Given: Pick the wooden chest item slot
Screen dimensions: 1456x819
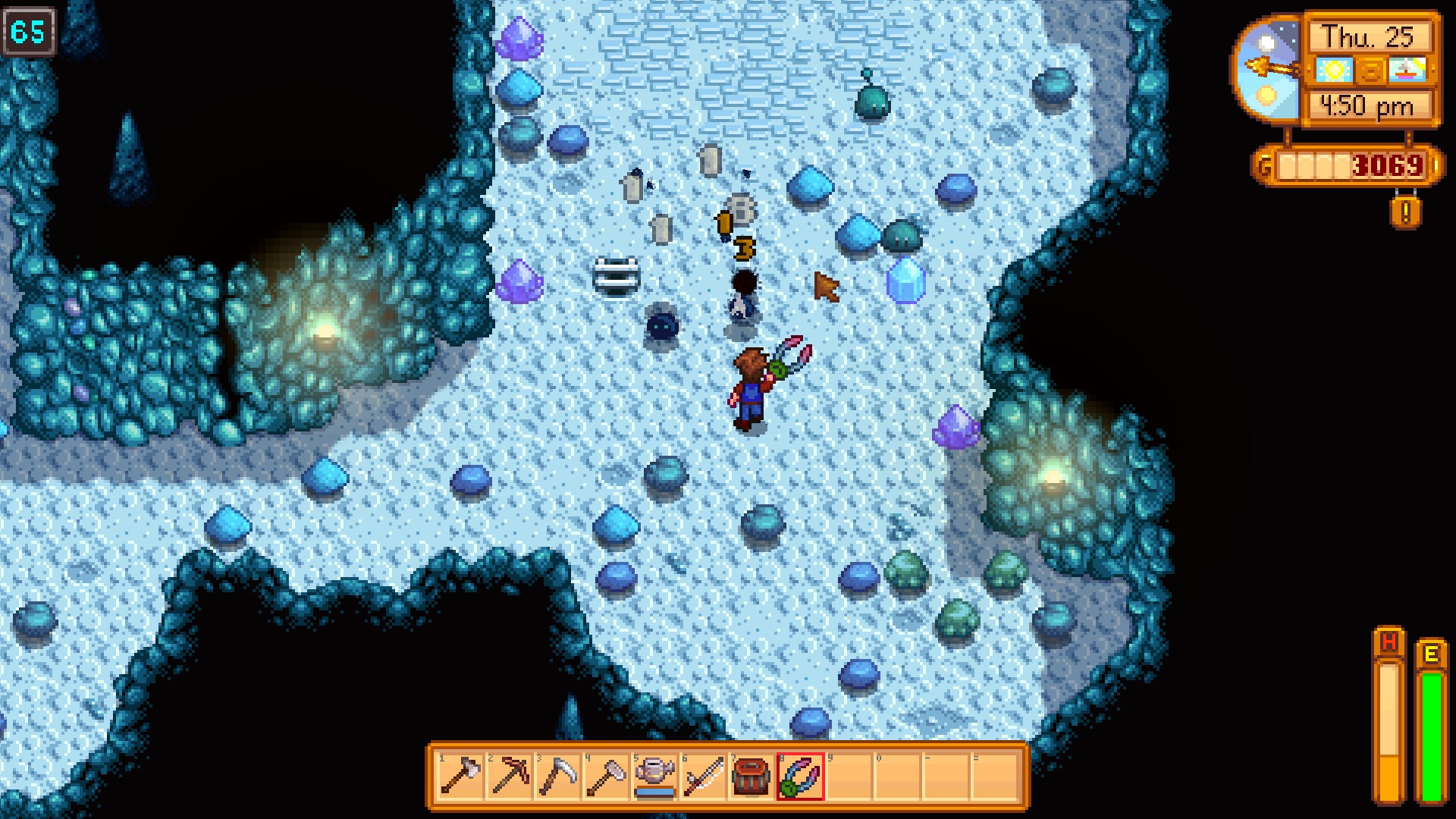Looking at the screenshot, I should (752, 776).
